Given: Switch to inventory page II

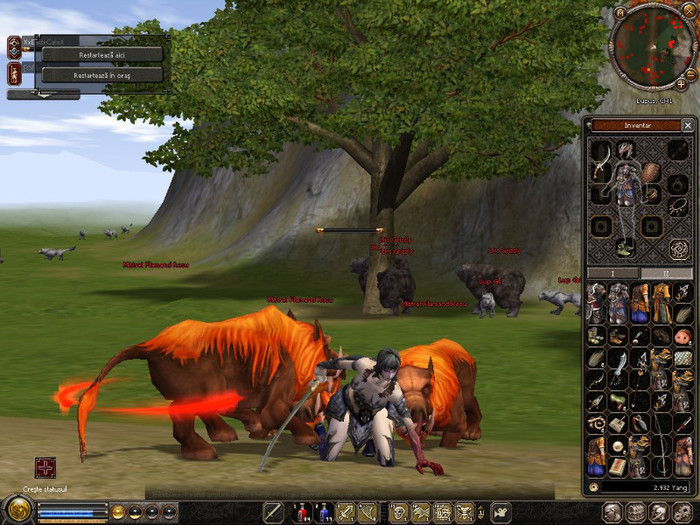Looking at the screenshot, I should (666, 273).
